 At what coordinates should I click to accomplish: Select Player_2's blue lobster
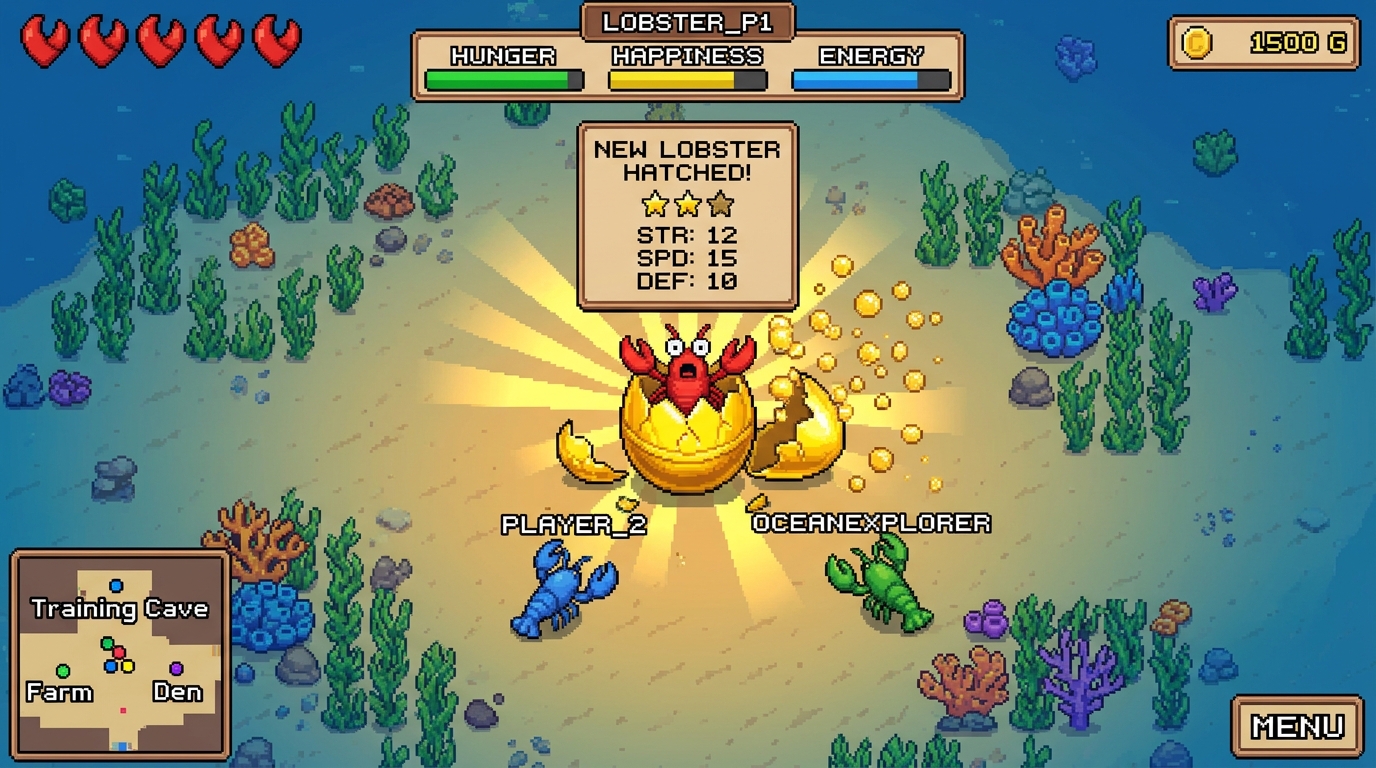click(x=560, y=590)
